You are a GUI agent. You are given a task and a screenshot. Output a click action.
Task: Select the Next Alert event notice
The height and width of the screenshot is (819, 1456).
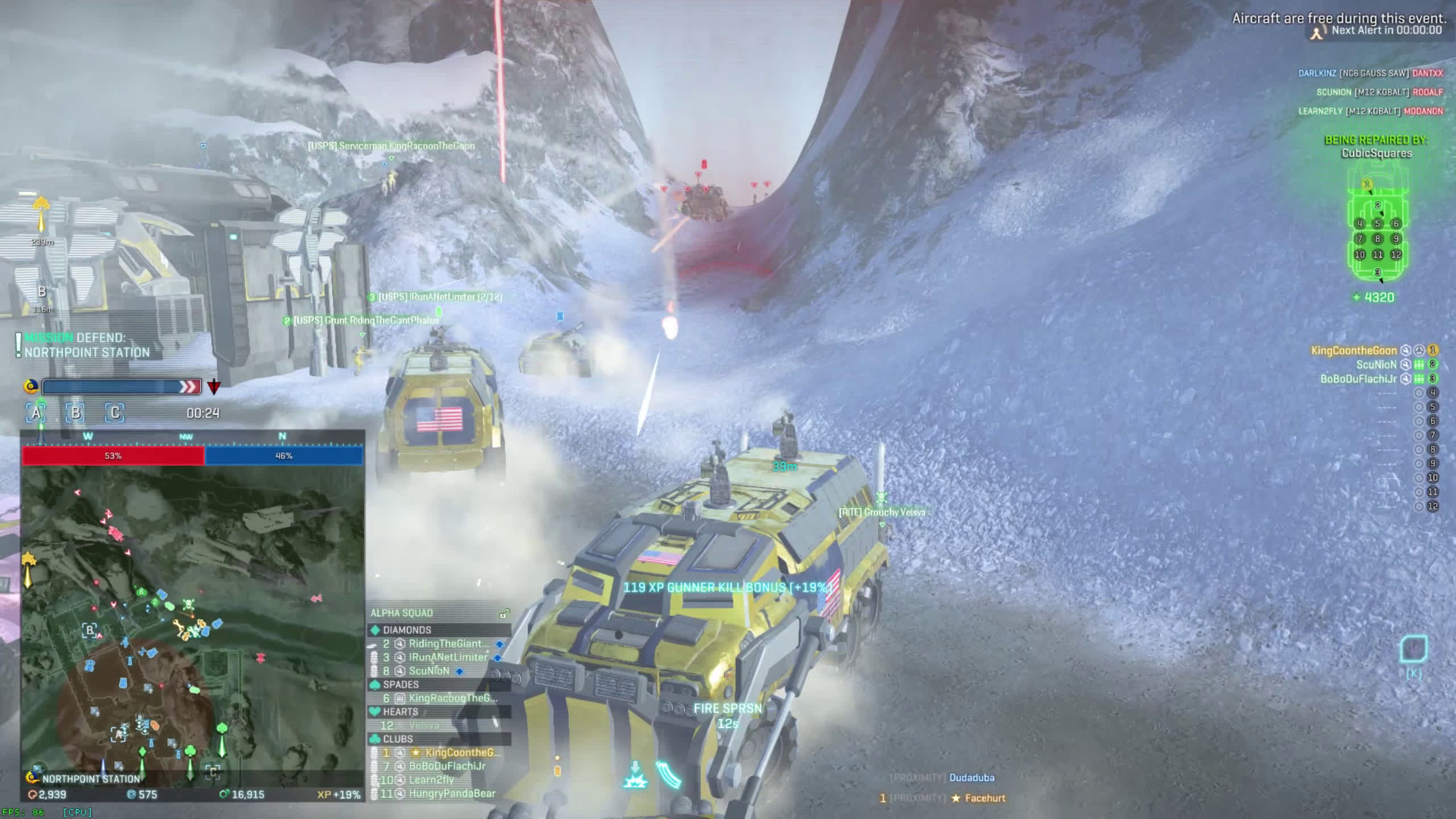(1386, 31)
